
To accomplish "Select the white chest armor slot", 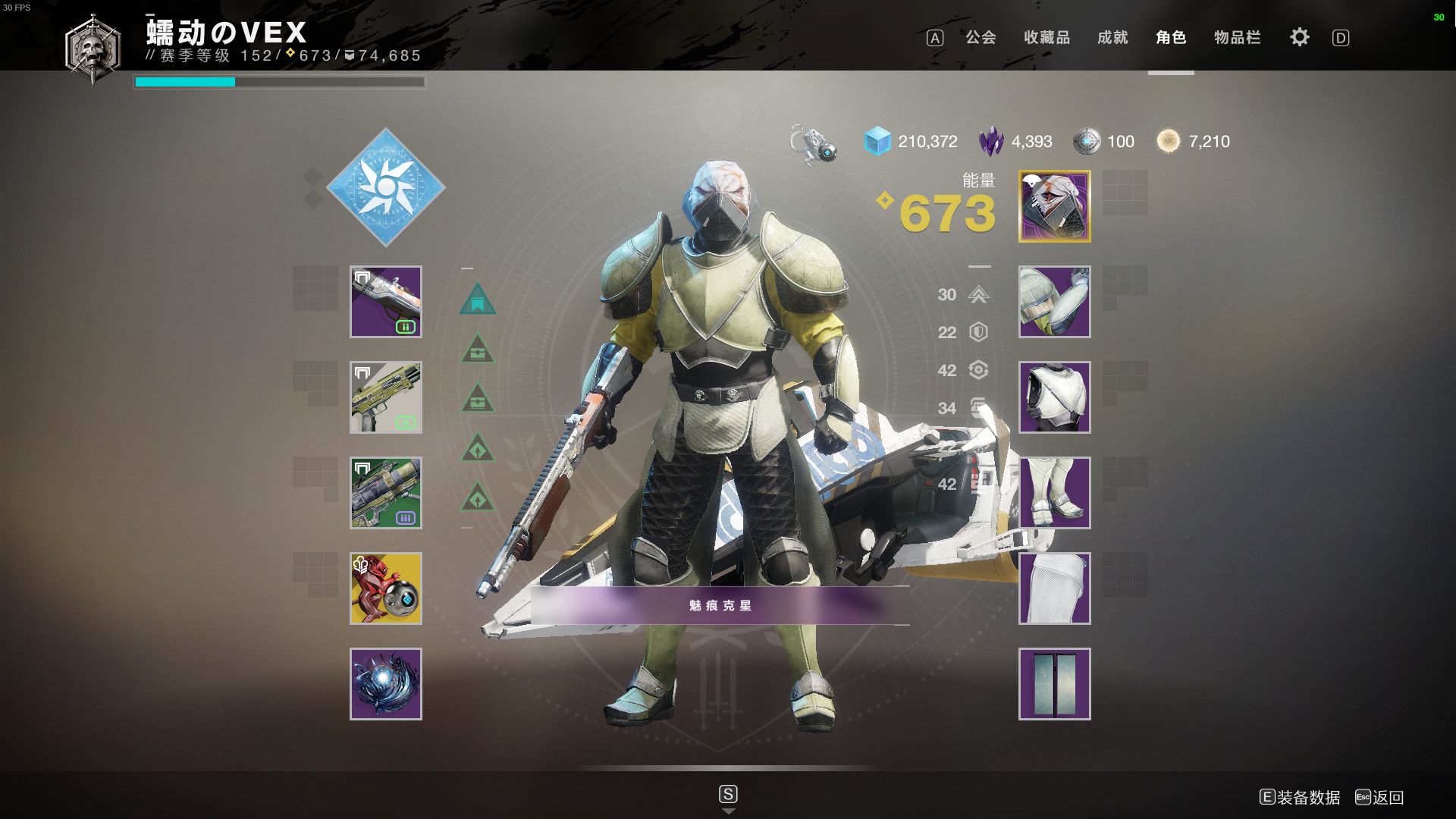I will pos(1054,397).
